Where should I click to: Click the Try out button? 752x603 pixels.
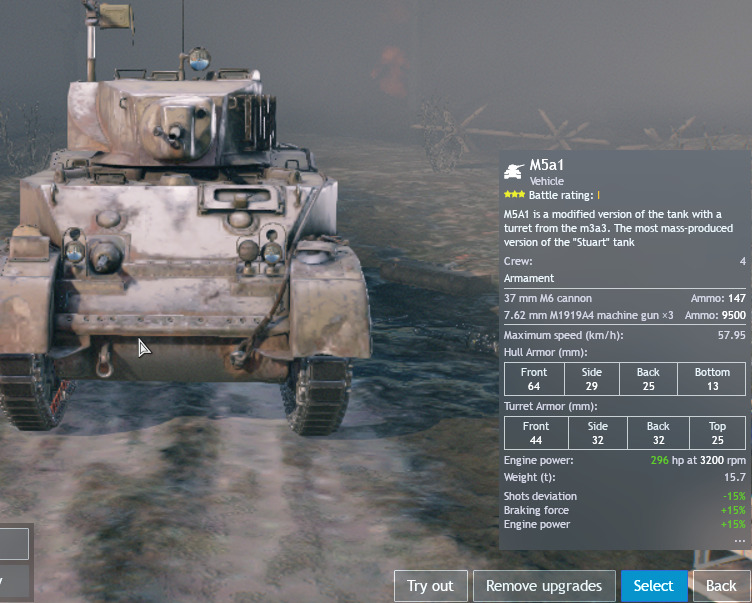430,586
